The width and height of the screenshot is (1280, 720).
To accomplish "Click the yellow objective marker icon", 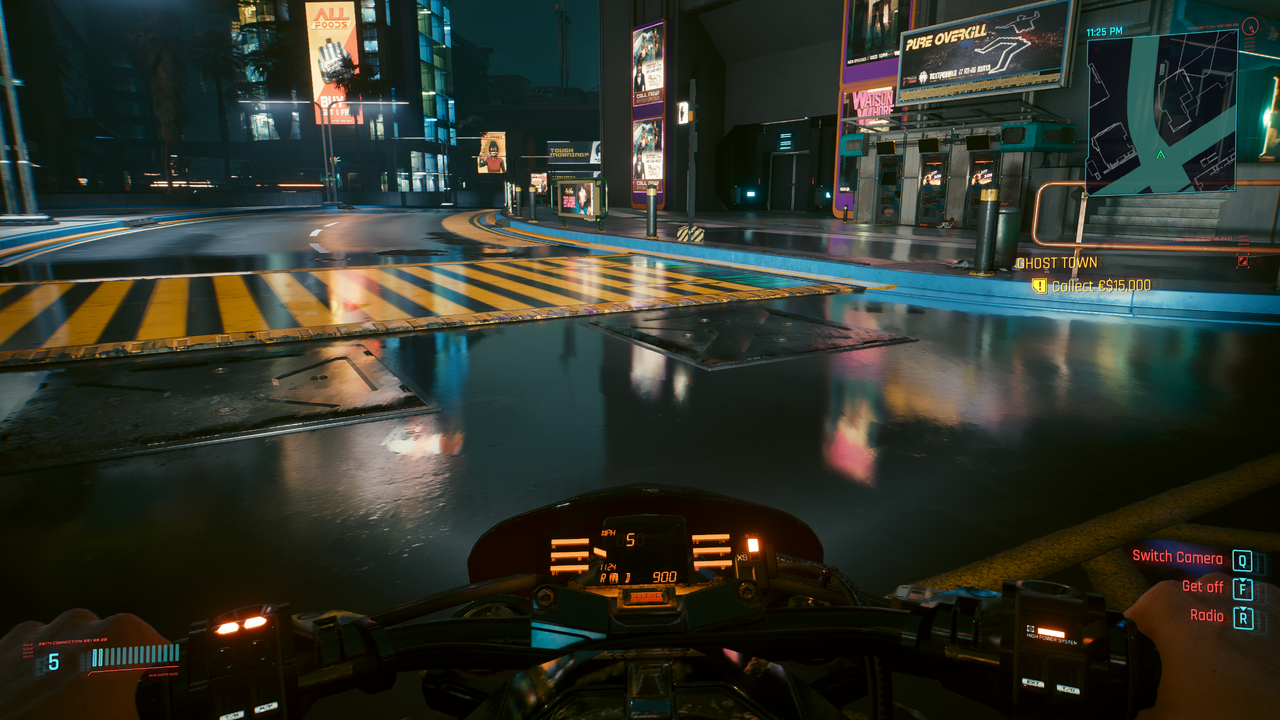I will pos(1039,286).
